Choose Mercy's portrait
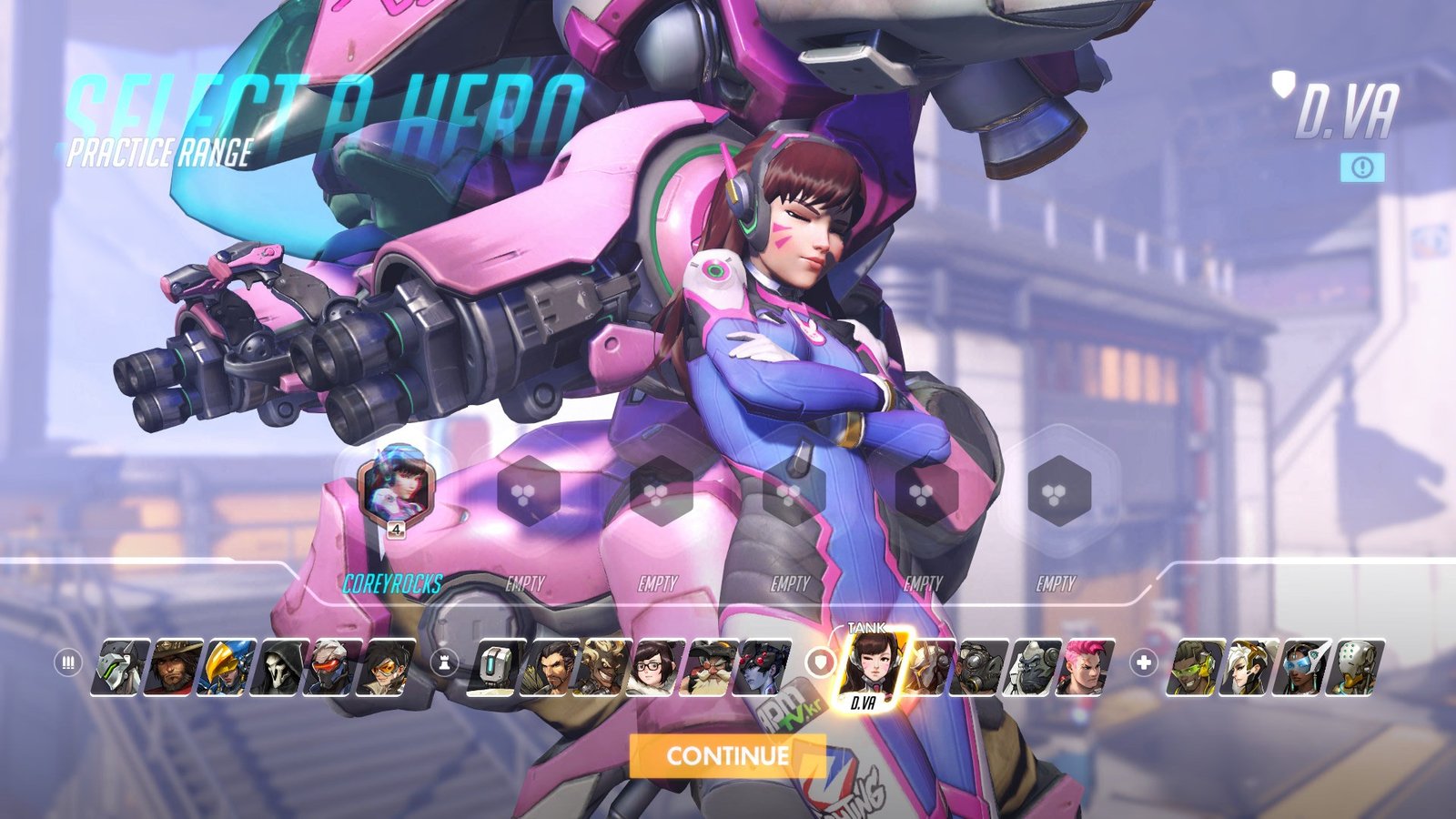Screen dimensions: 1456x819 pyautogui.click(x=1248, y=667)
